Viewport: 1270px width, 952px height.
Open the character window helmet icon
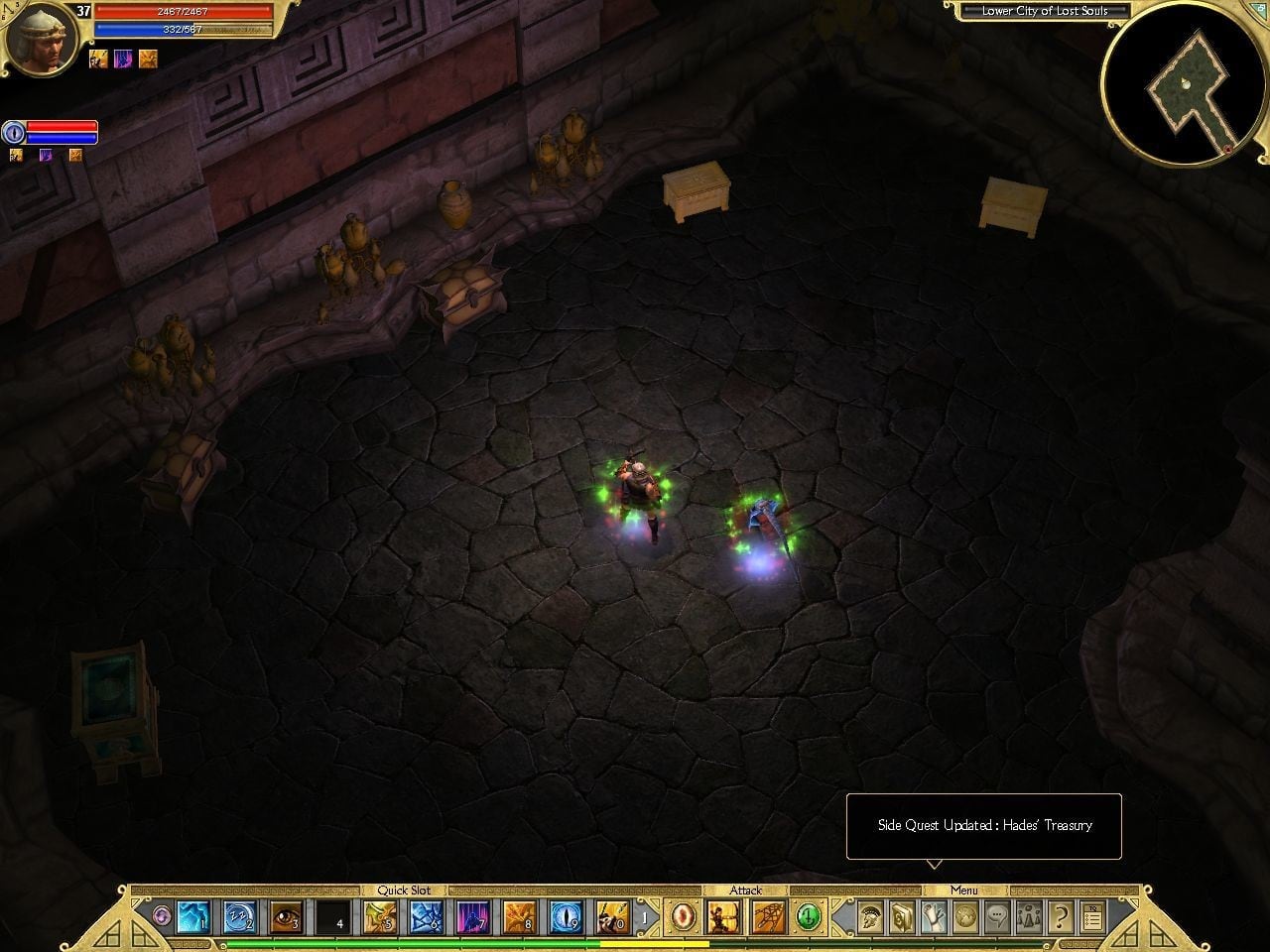(871, 917)
